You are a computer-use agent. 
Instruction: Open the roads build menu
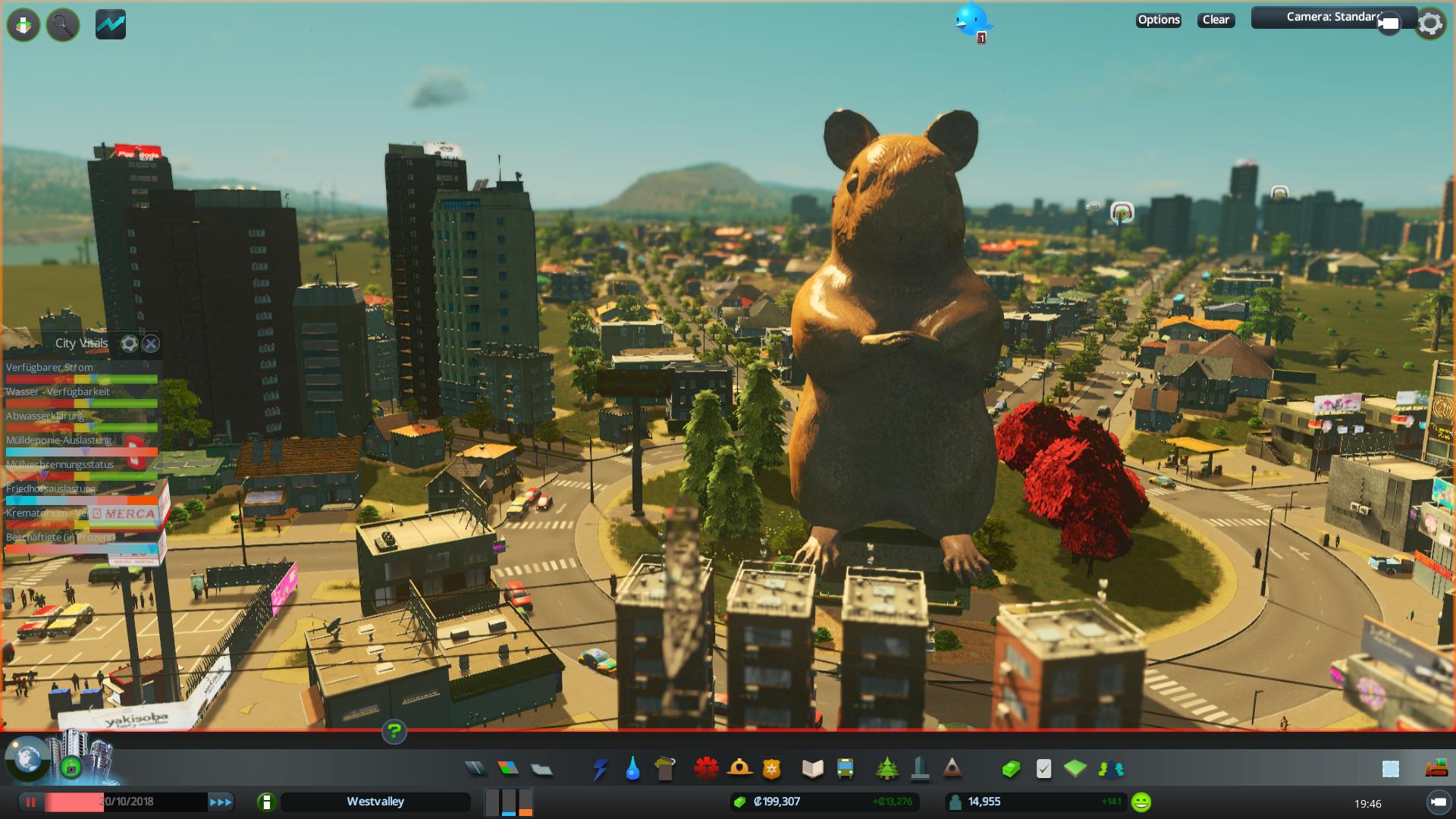click(475, 769)
